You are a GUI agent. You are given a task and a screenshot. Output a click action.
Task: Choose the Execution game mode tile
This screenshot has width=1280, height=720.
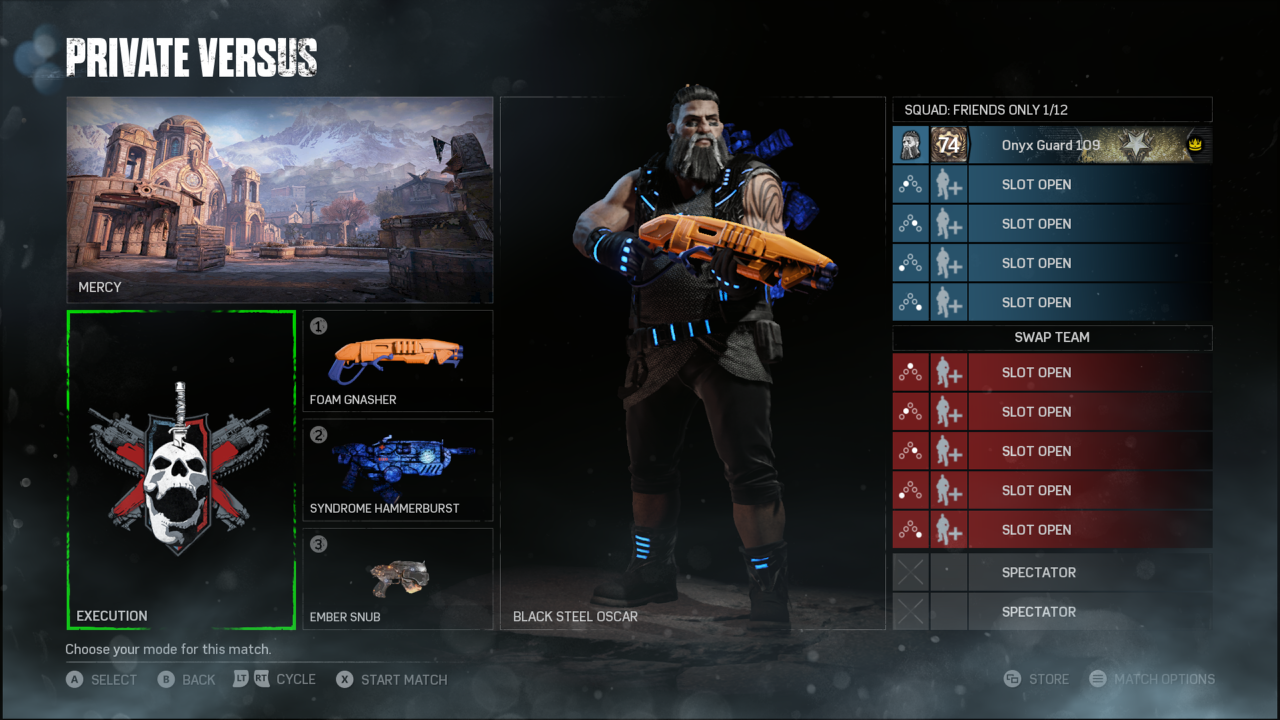(181, 469)
